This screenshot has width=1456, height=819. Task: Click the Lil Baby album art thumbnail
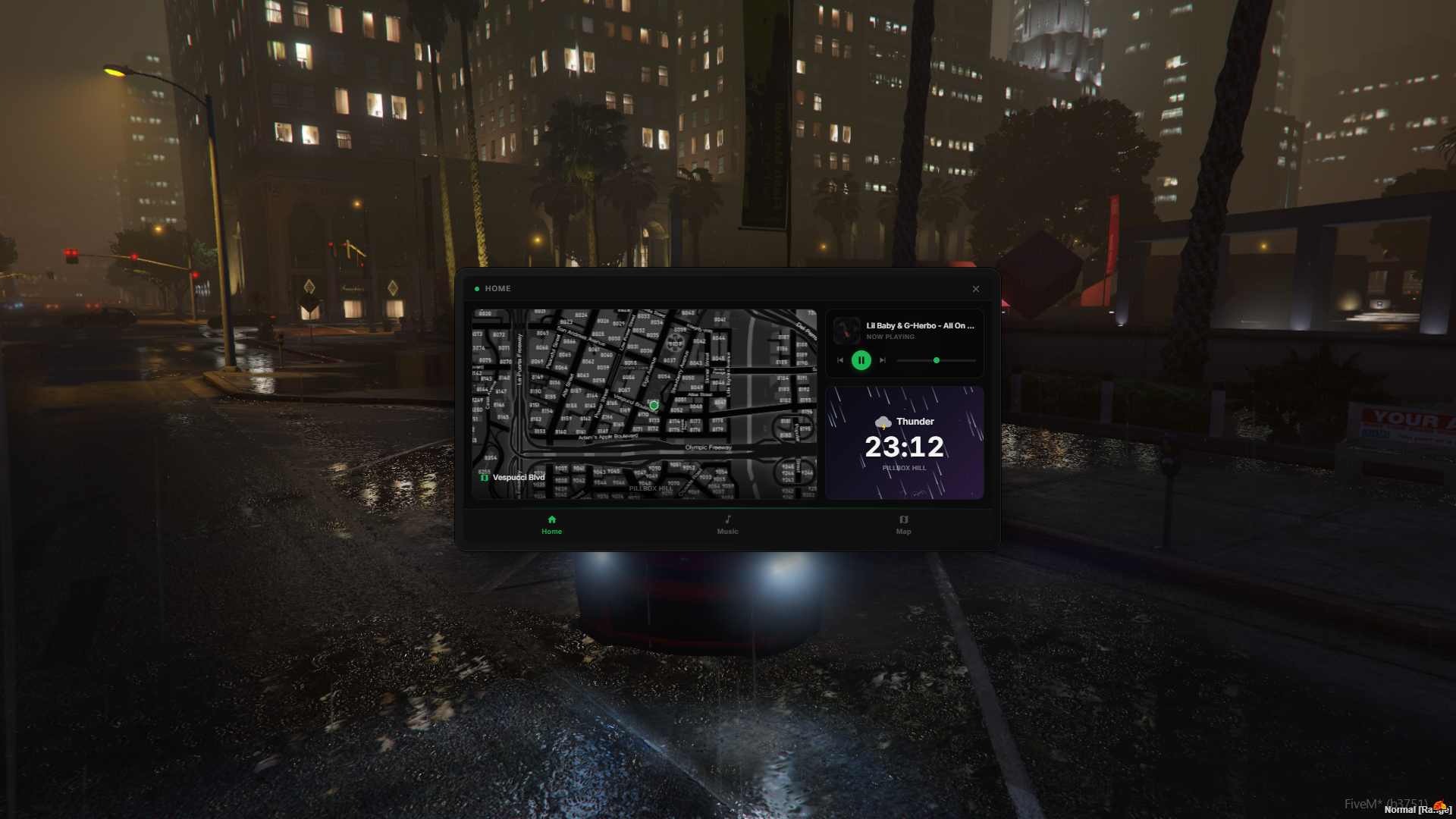coord(846,331)
